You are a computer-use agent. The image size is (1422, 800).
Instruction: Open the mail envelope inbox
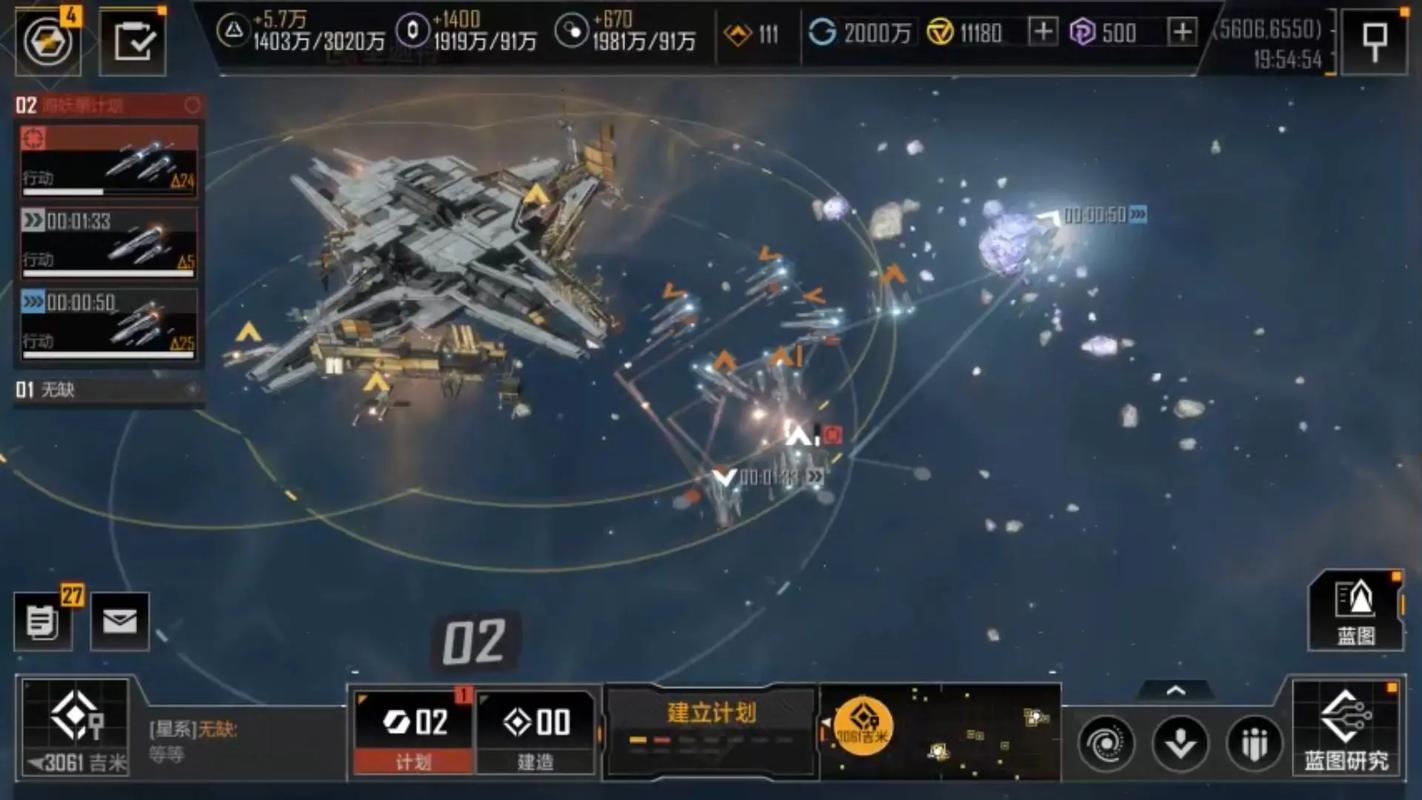[x=119, y=623]
